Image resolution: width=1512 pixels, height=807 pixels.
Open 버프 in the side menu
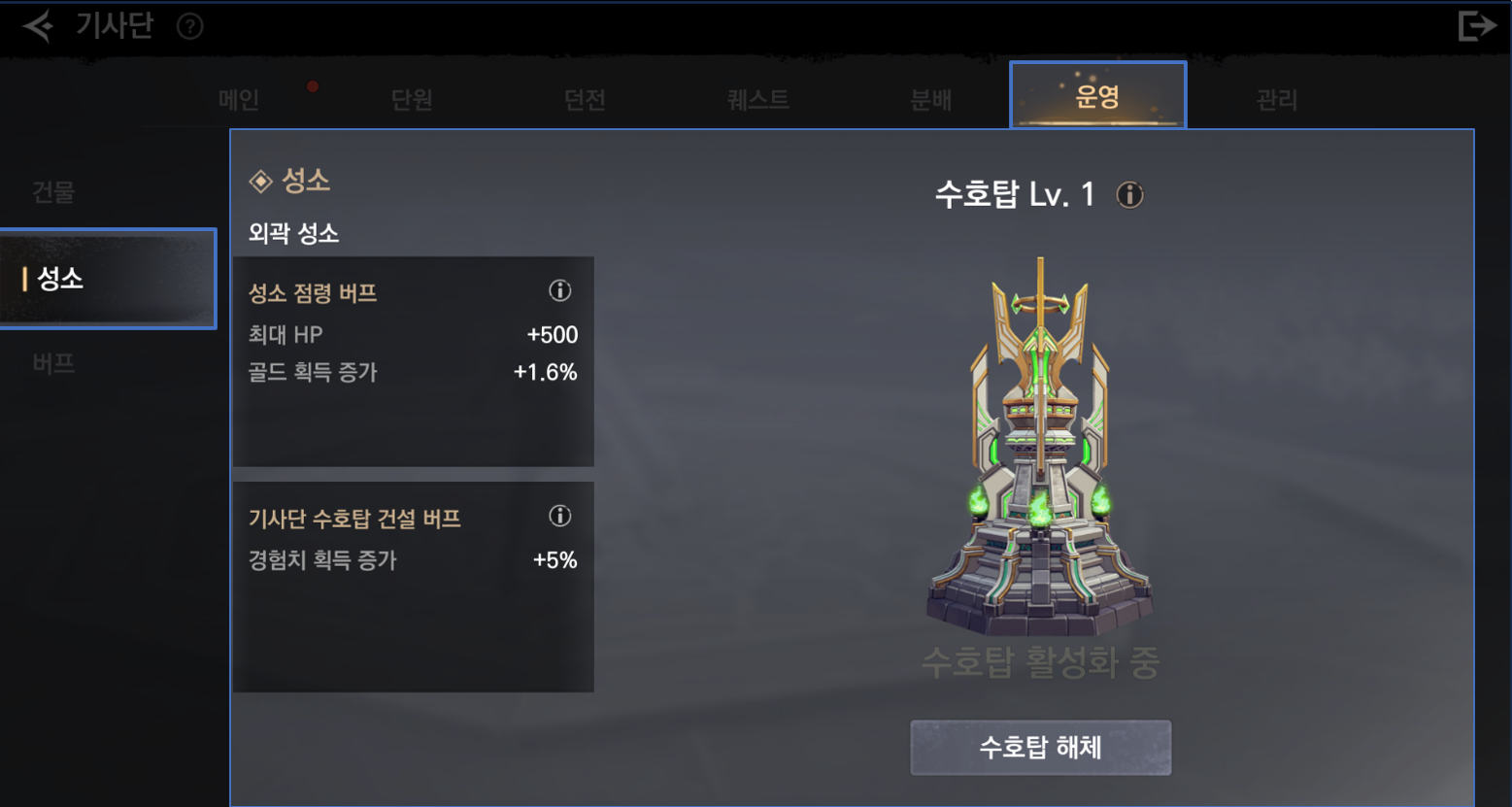click(x=53, y=363)
